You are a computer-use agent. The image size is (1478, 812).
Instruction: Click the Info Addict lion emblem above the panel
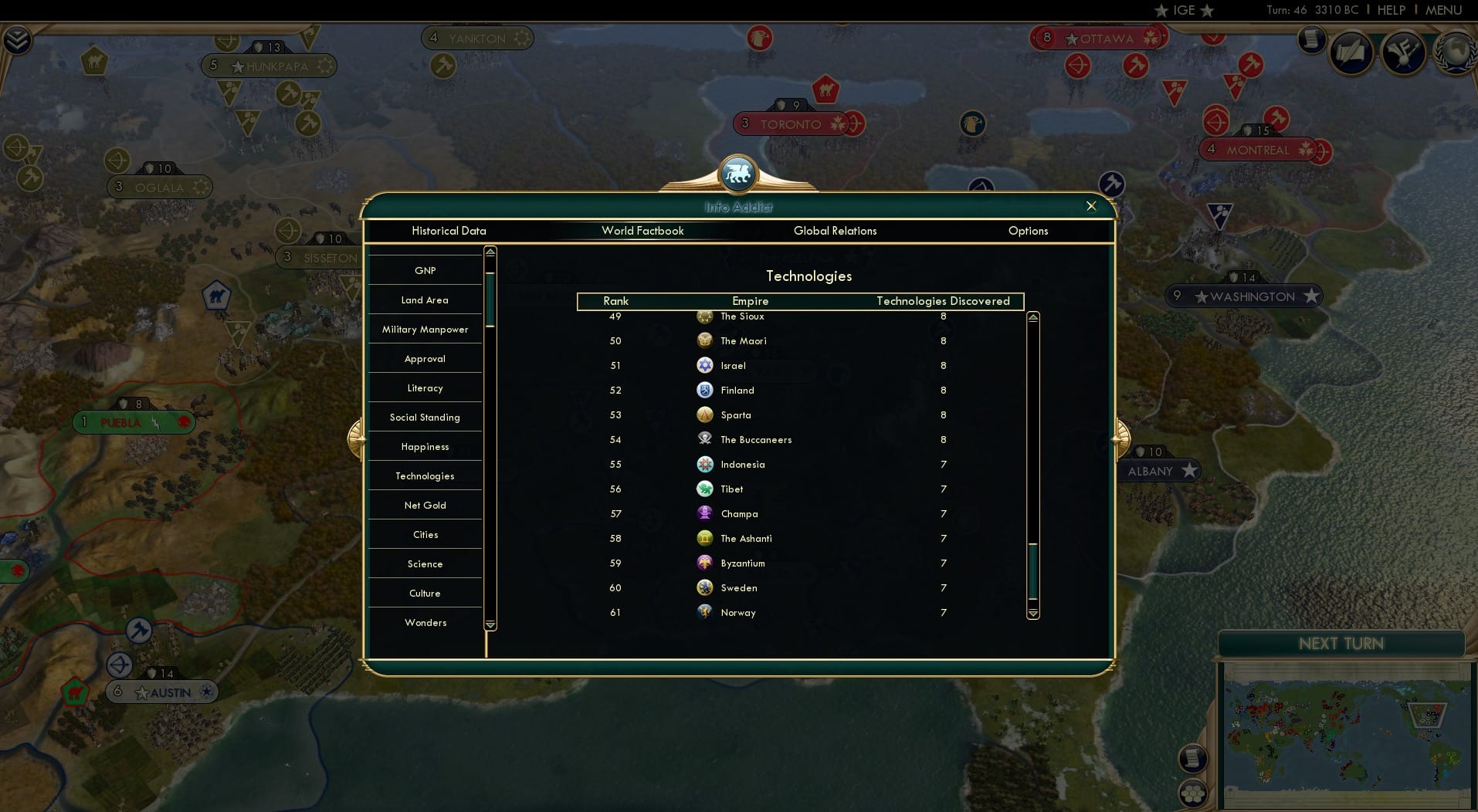point(738,174)
